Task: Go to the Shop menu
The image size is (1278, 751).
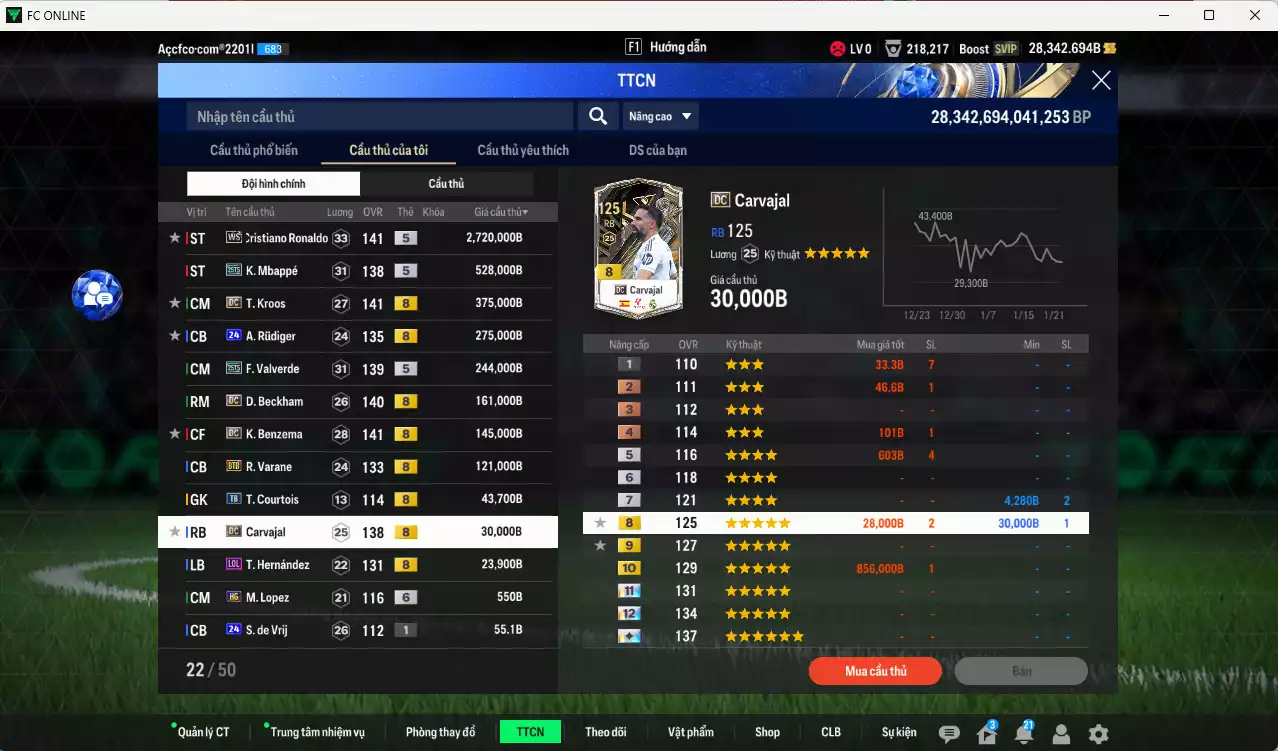Action: 767,732
